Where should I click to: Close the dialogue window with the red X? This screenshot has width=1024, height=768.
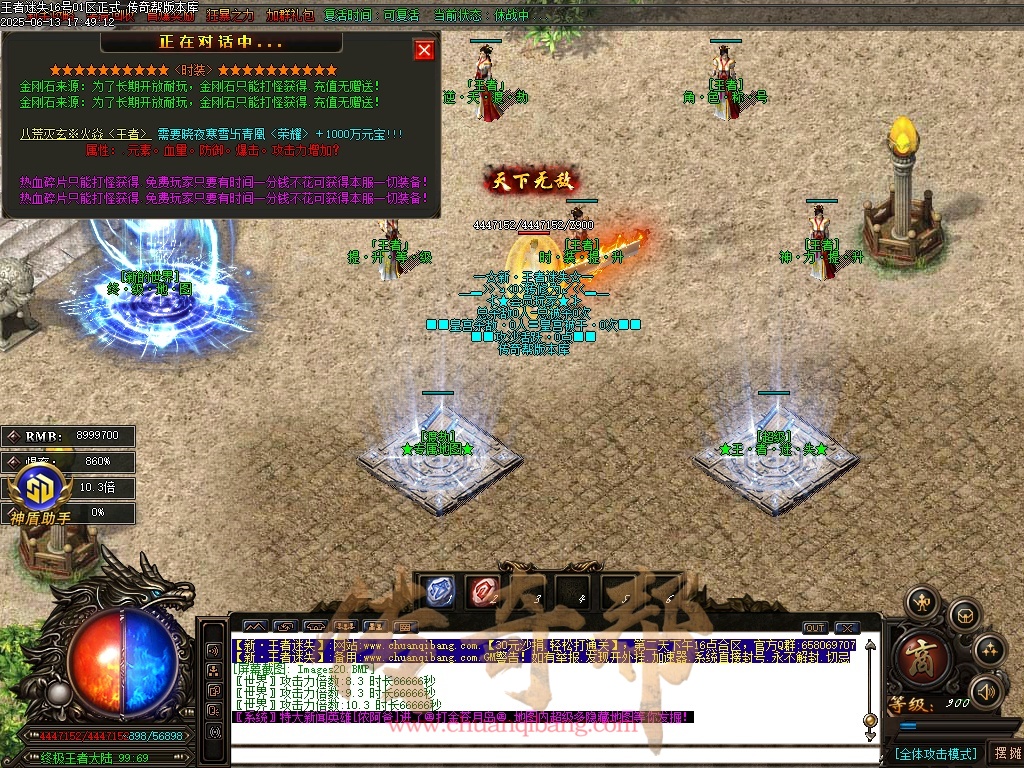(x=424, y=50)
